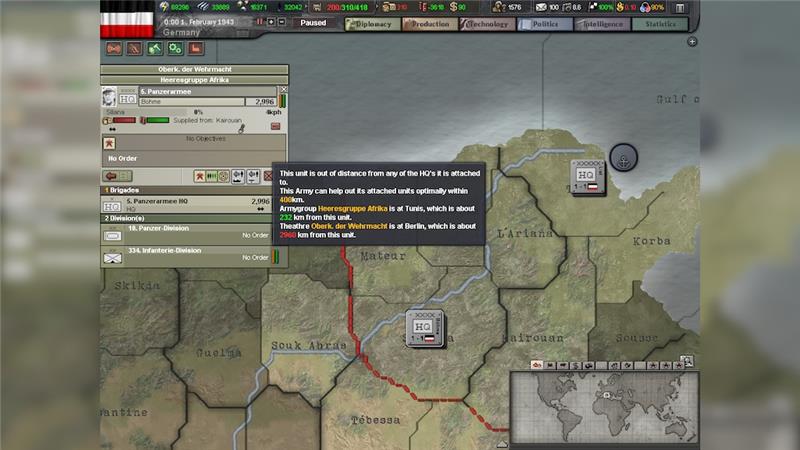Select the 18. Panzer-Division row
Screen dimensions: 800x450
pos(190,233)
